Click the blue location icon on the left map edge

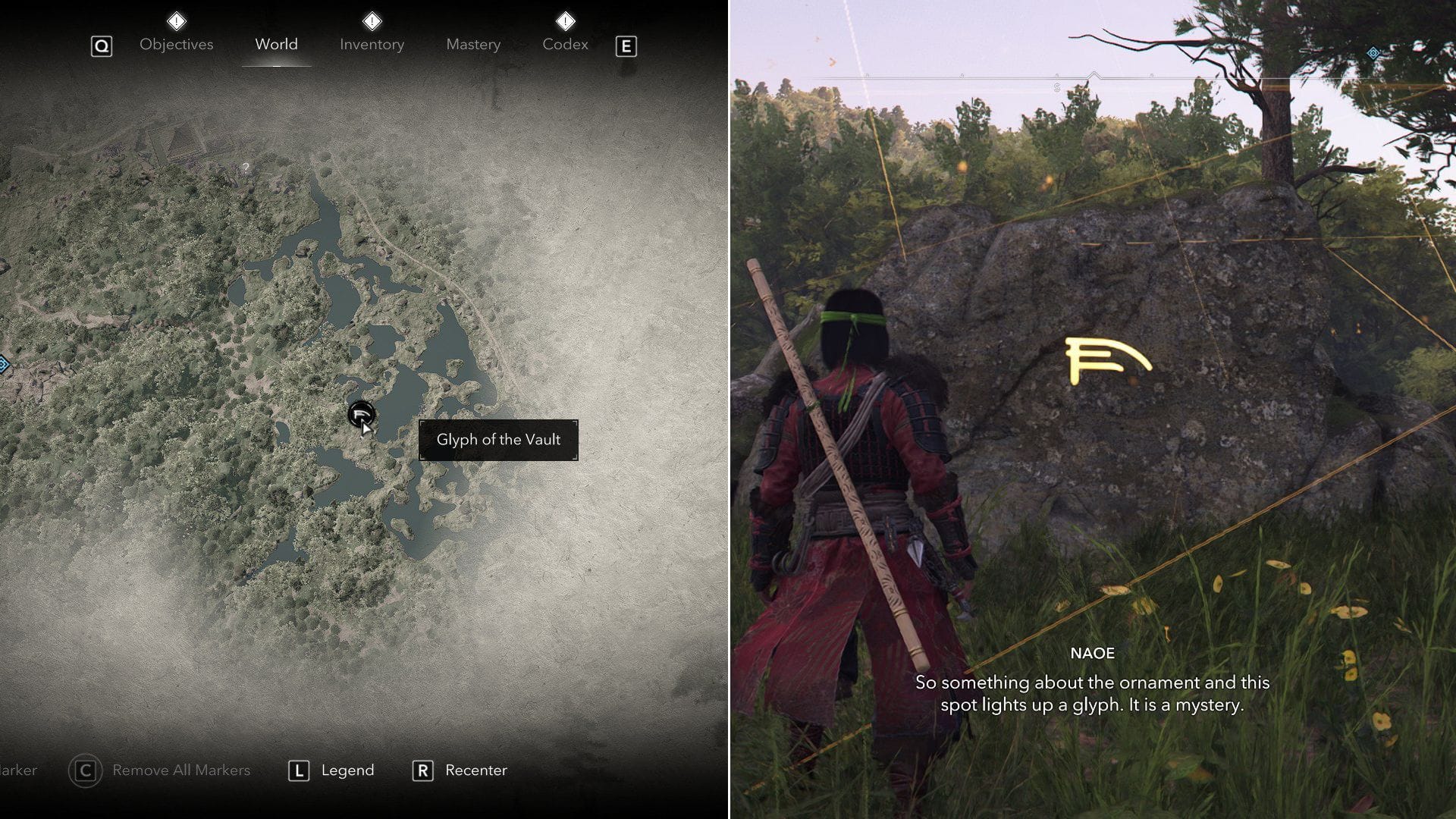point(4,366)
